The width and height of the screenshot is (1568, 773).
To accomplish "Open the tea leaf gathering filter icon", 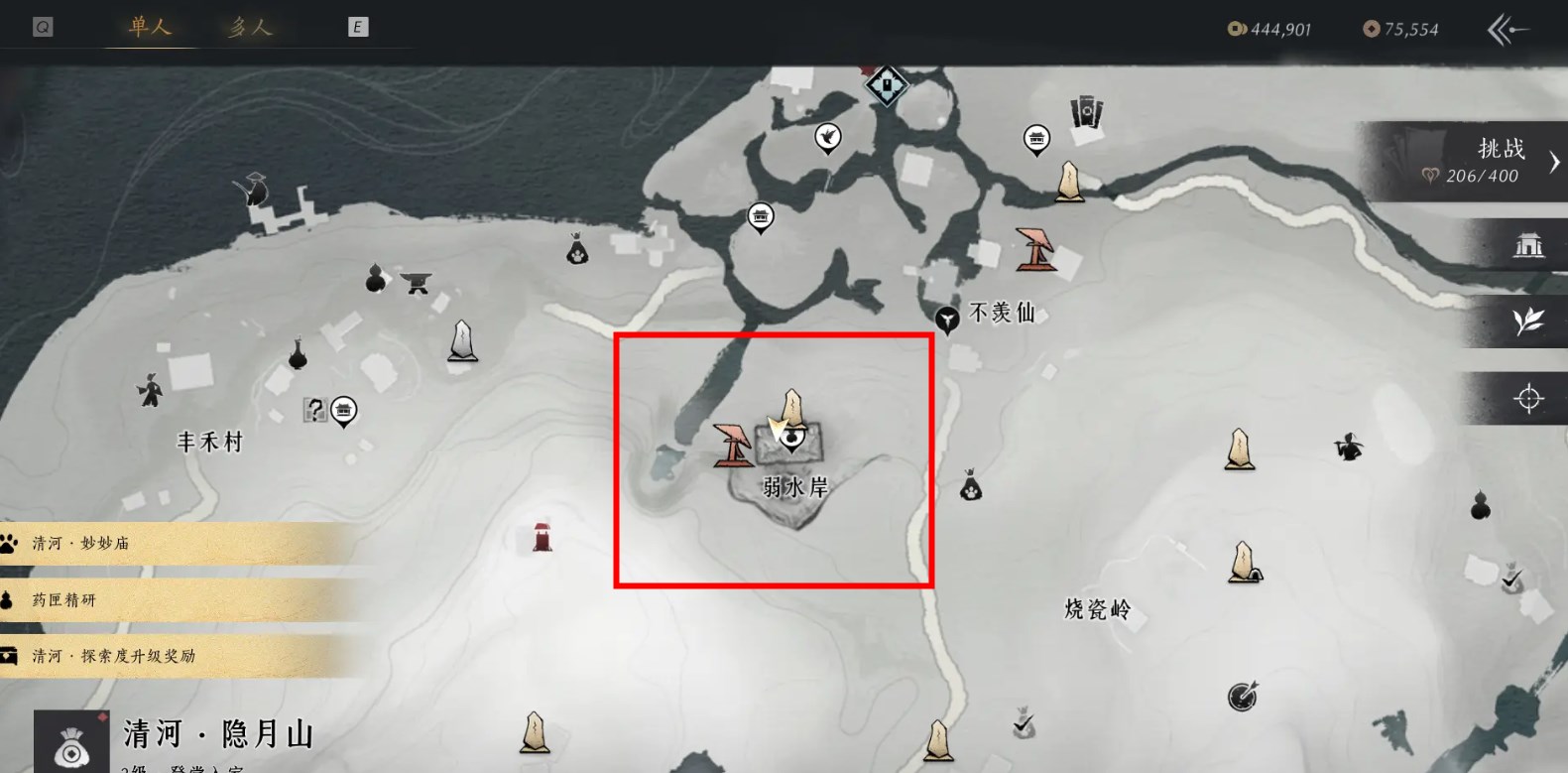I will click(1528, 322).
